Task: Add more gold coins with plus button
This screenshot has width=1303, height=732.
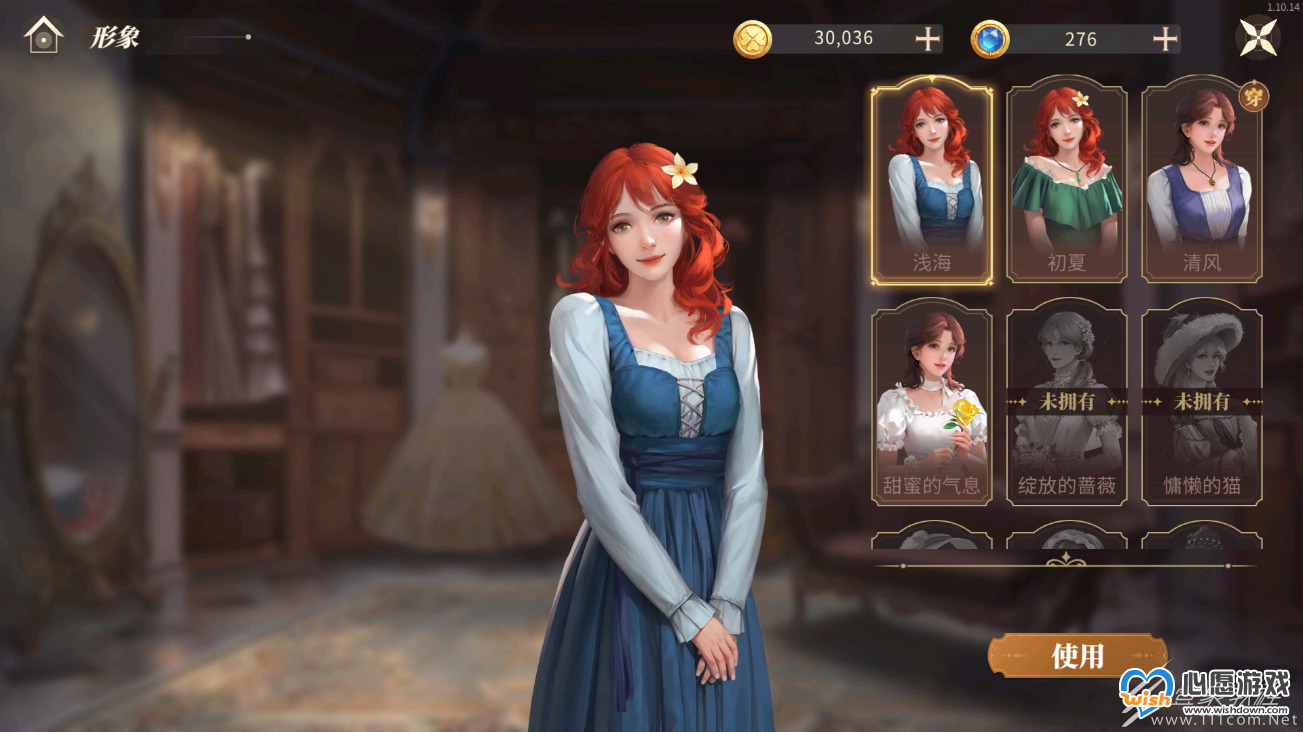Action: coord(928,39)
